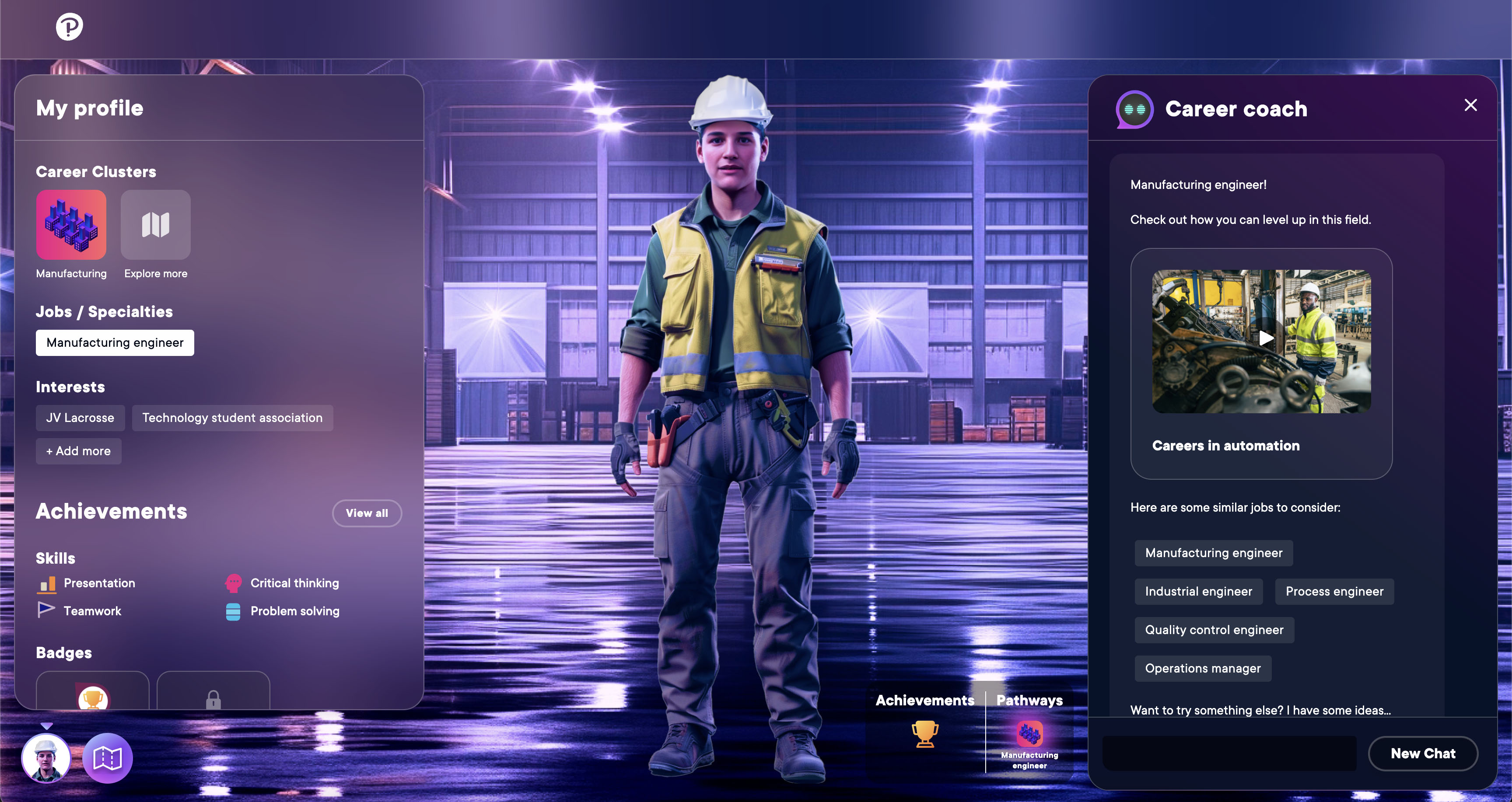Select the Technology student association interest
Viewport: 1512px width, 802px height.
coord(232,418)
